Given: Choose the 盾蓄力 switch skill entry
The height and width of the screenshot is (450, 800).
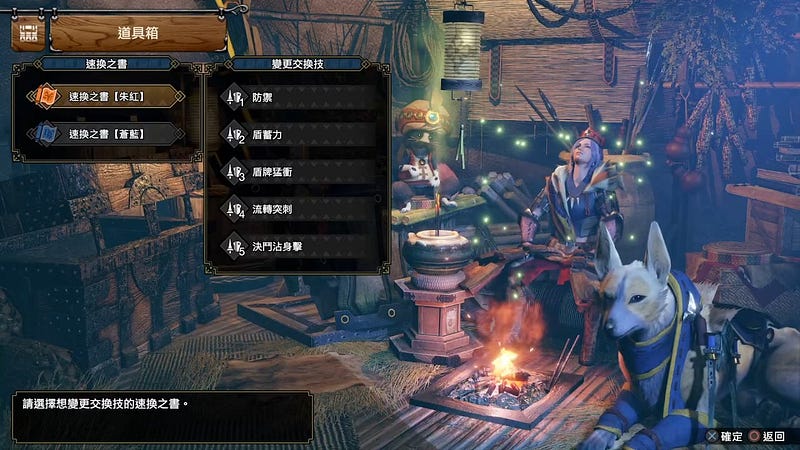Looking at the screenshot, I should click(x=300, y=135).
